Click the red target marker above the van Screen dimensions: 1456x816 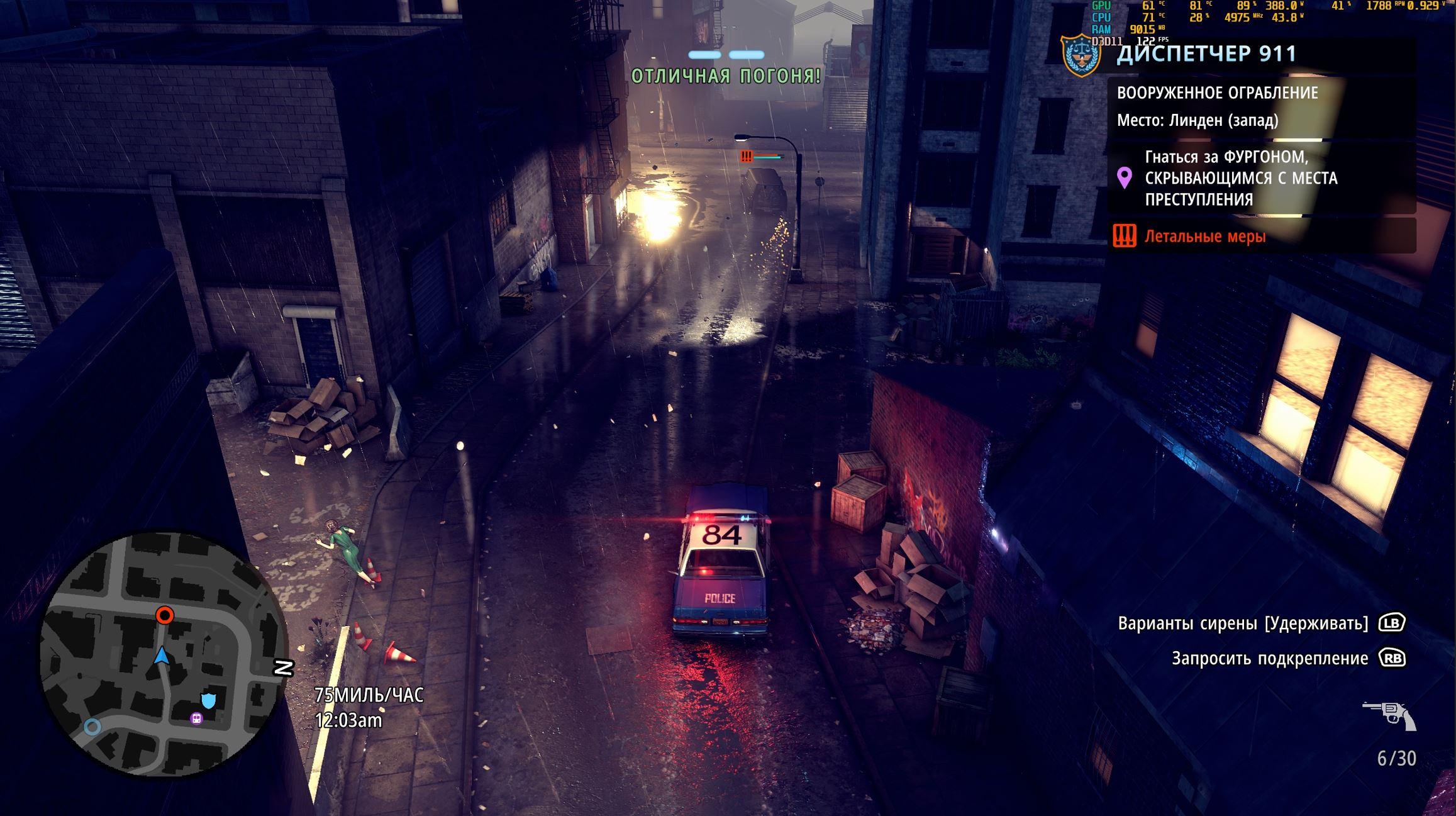click(747, 156)
